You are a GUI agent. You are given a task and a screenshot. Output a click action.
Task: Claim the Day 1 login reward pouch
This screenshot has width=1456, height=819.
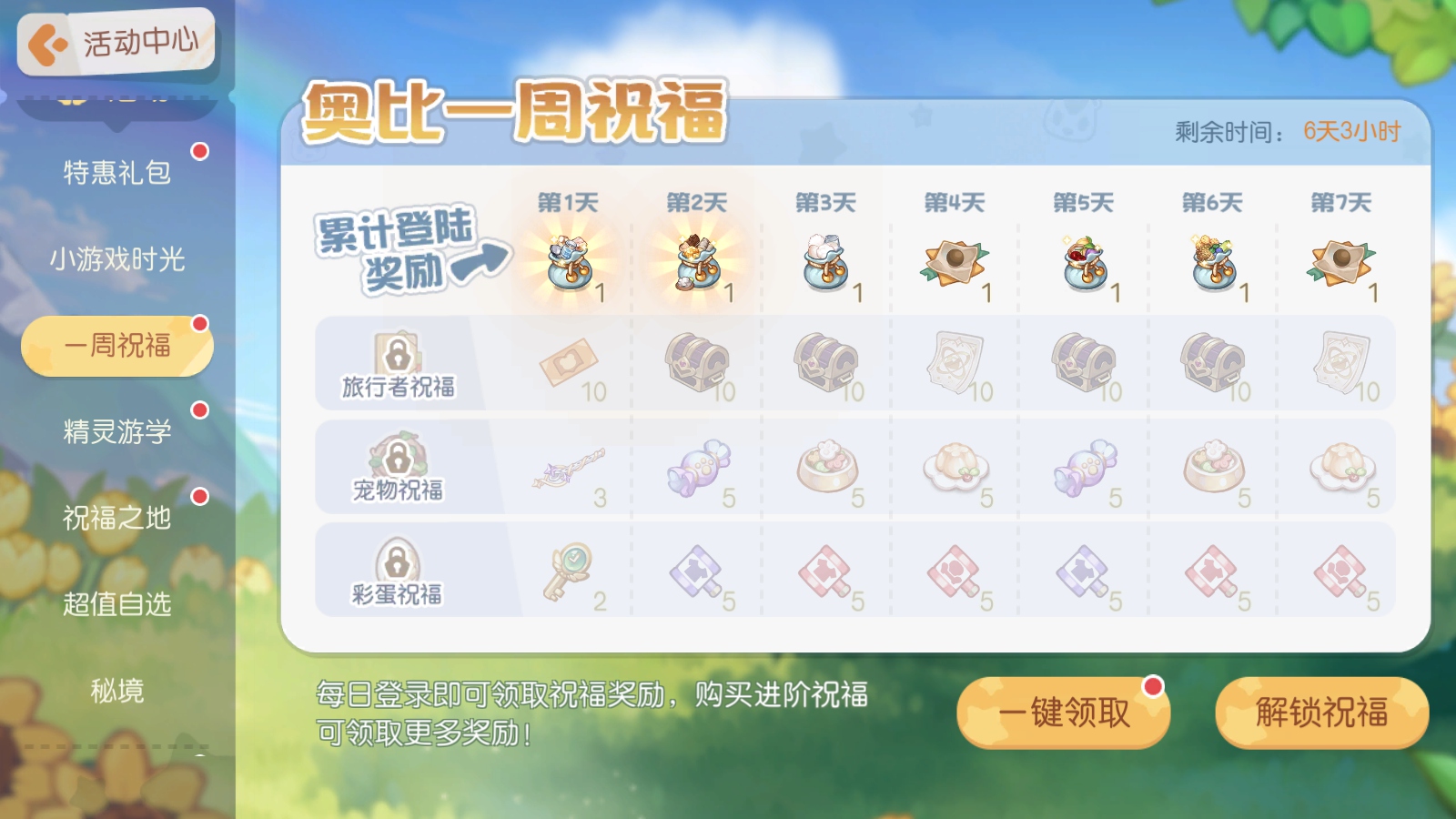click(x=569, y=264)
